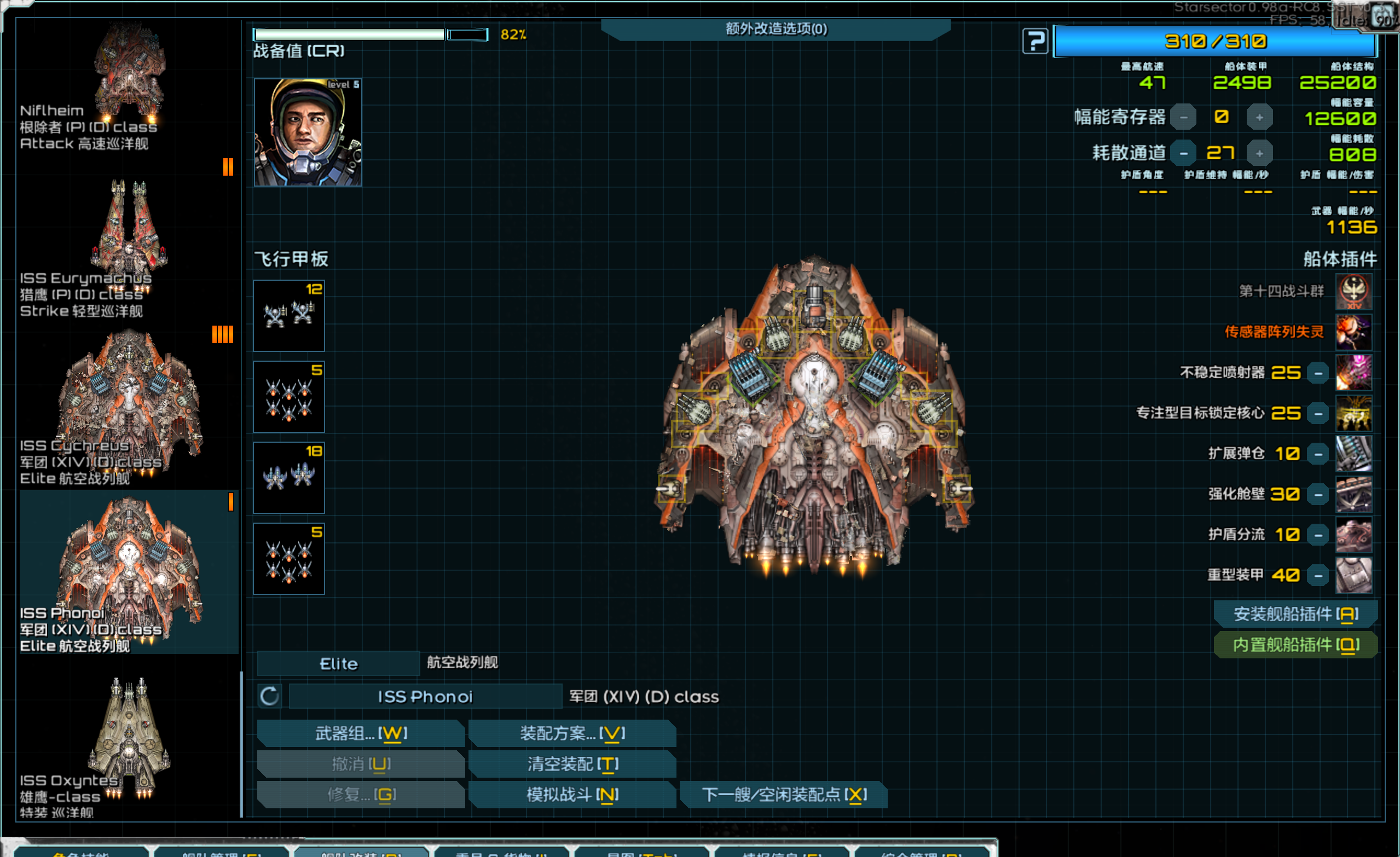The image size is (1400, 857).
Task: Remove the 强化舱壁 hullmod
Action: (1317, 494)
